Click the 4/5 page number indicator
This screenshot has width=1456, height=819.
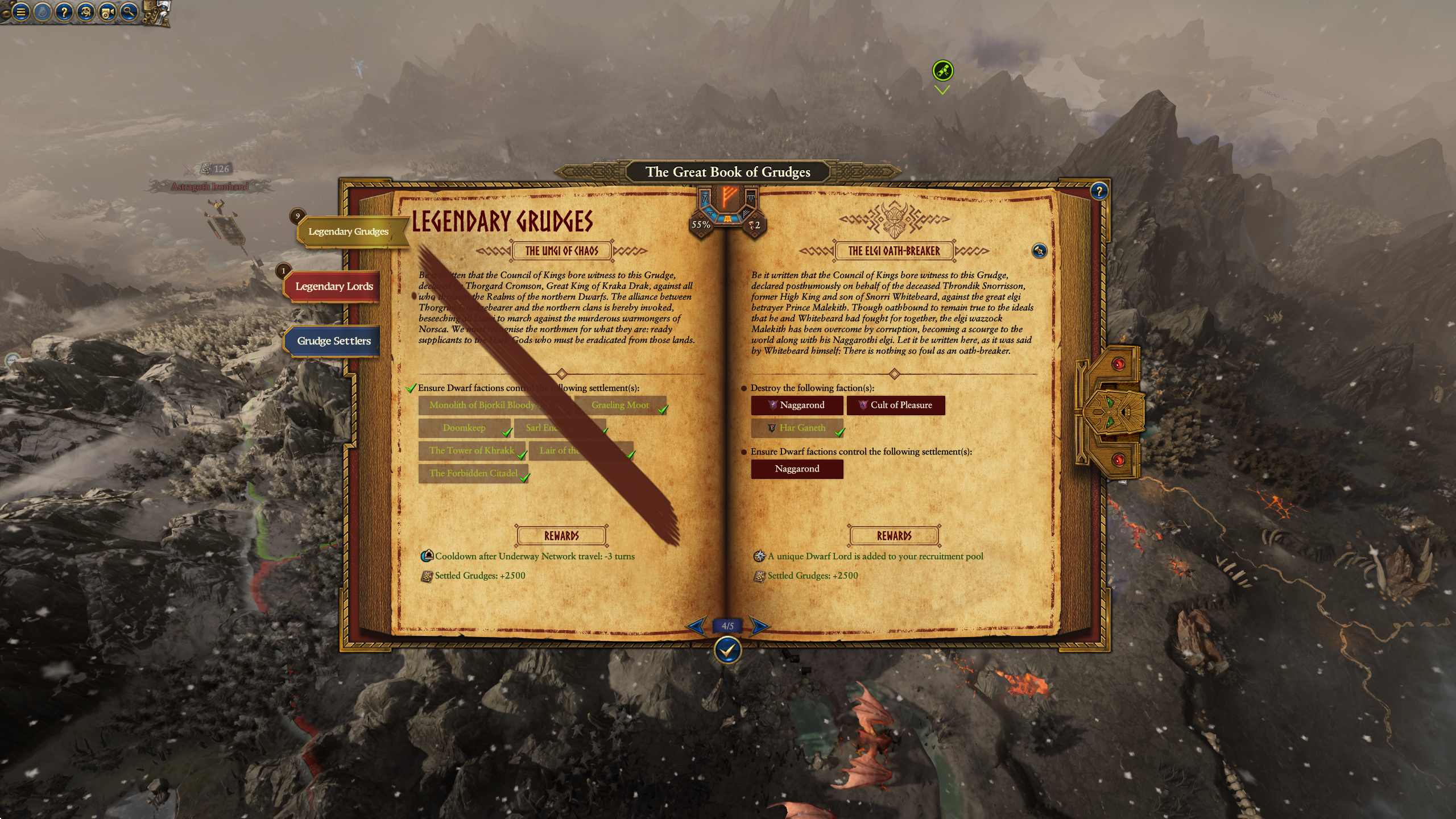click(x=728, y=624)
